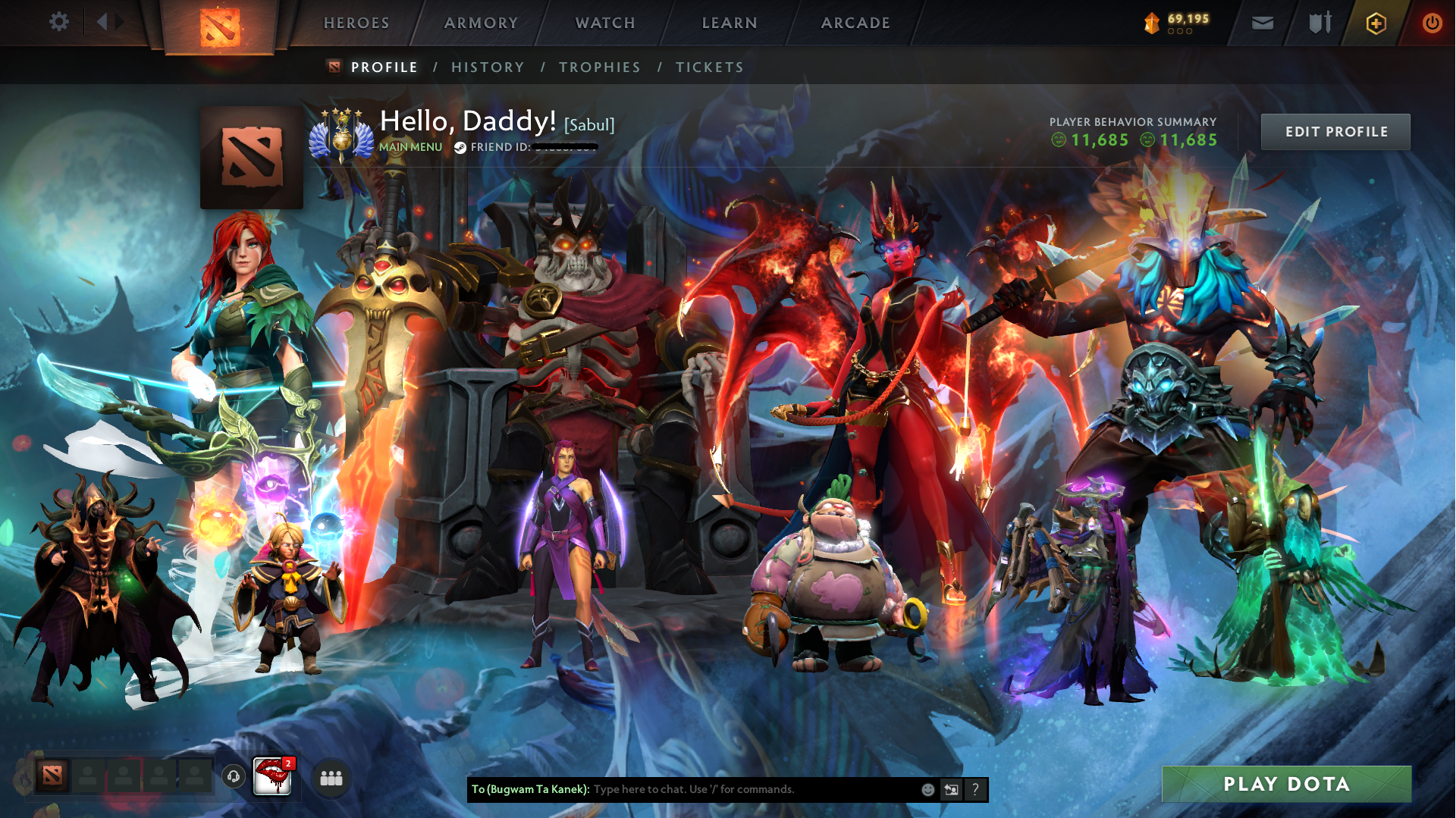This screenshot has height=818, width=1456.
Task: Open the red lips friend chat icon
Action: pos(271,776)
